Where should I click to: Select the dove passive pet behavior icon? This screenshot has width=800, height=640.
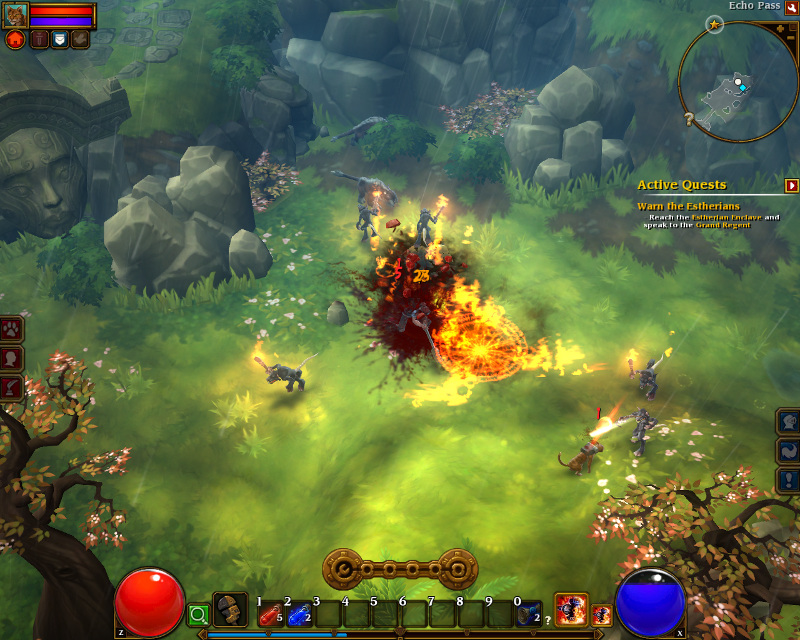[80, 40]
